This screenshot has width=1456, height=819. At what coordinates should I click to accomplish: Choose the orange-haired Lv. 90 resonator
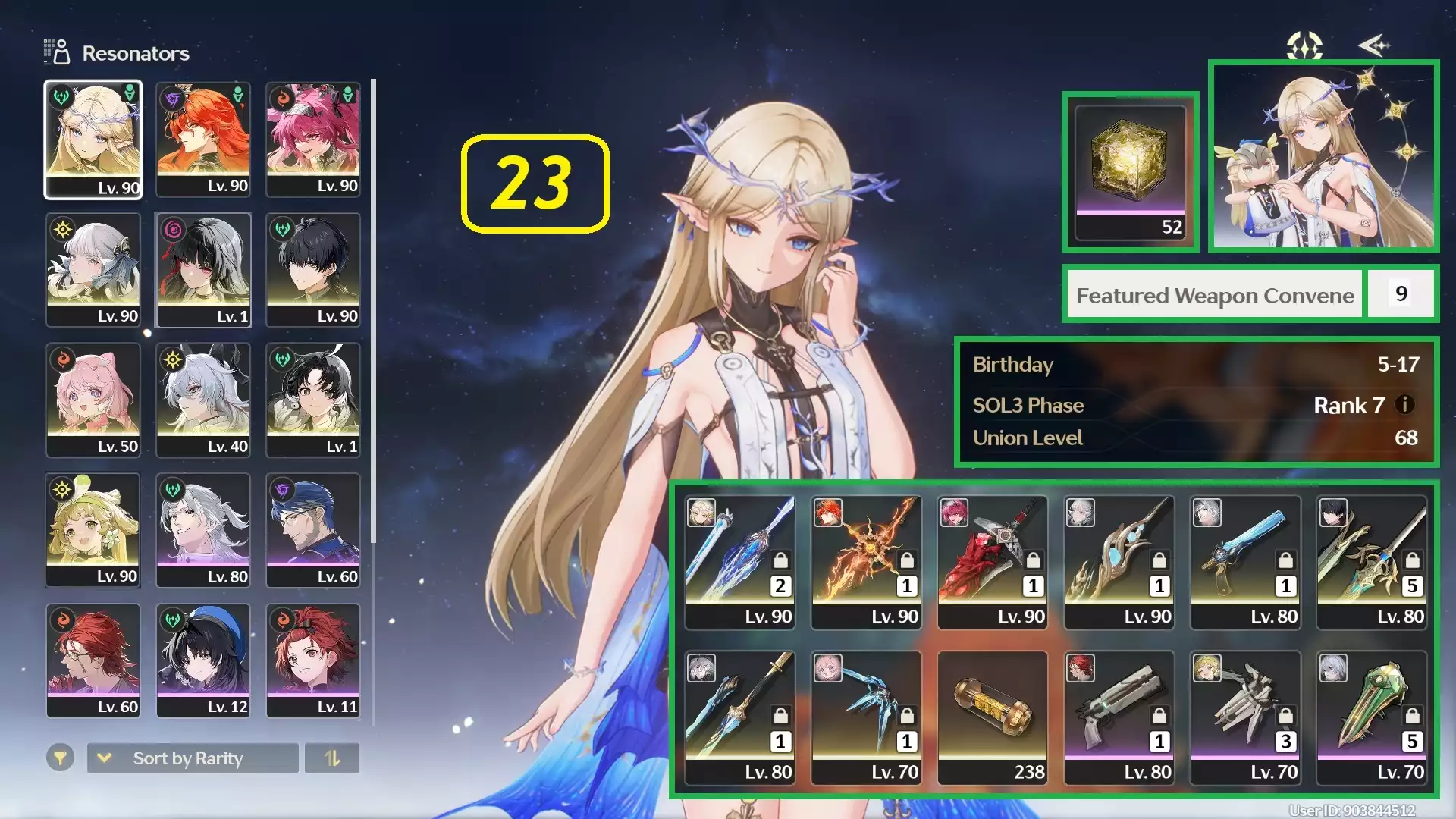pyautogui.click(x=203, y=140)
